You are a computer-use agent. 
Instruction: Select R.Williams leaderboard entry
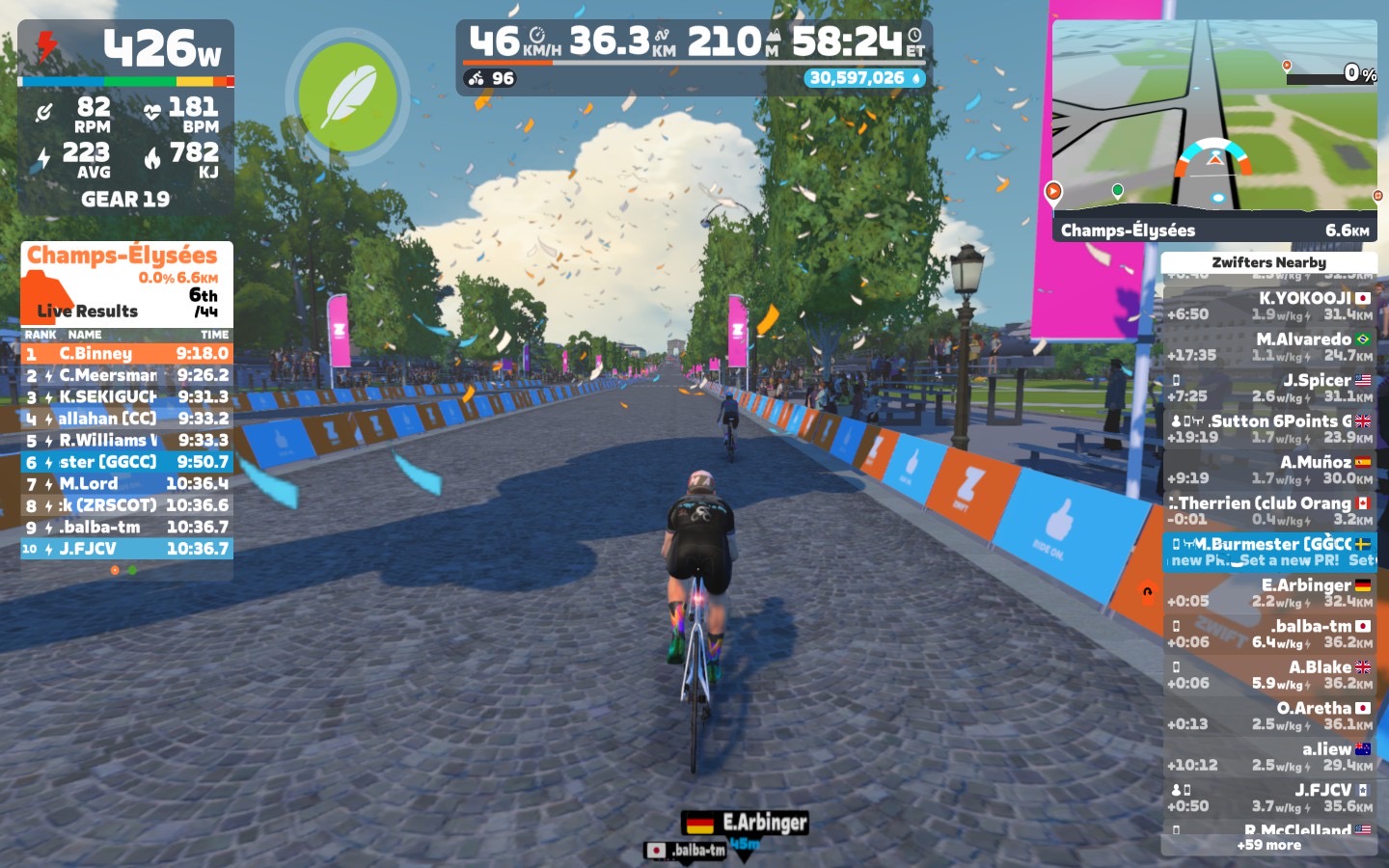pyautogui.click(x=126, y=440)
